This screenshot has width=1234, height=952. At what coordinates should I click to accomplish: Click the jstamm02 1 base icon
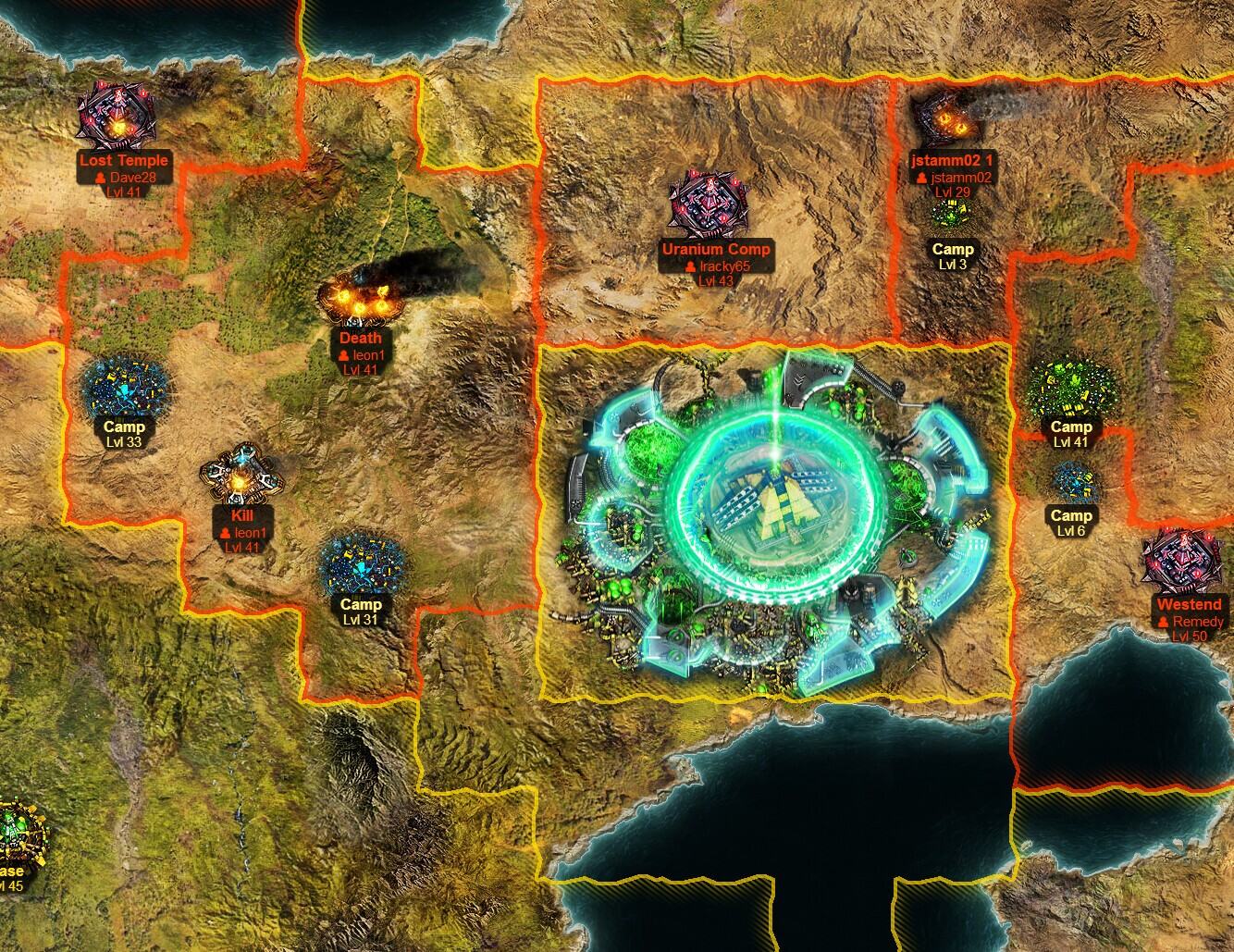945,120
